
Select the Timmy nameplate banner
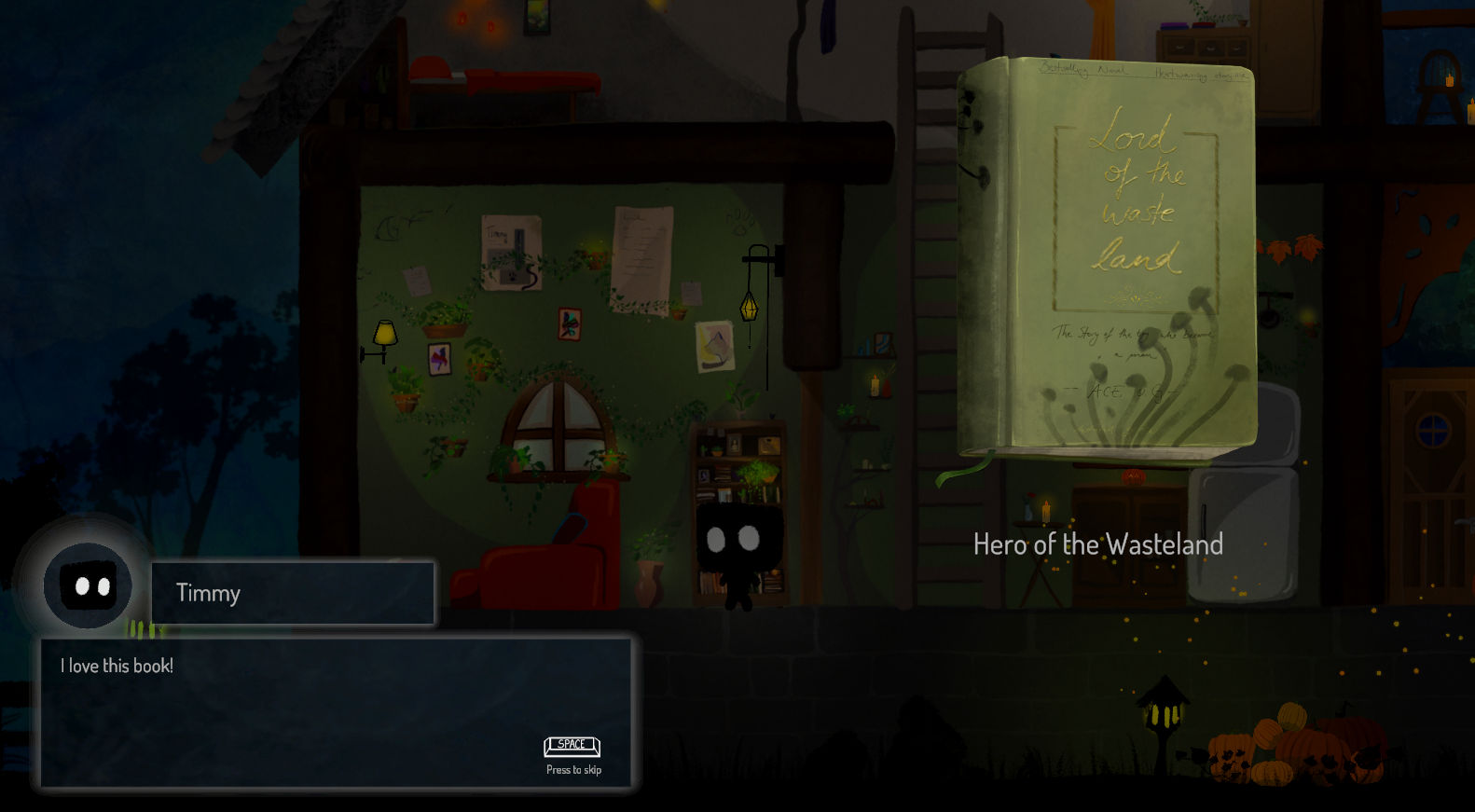click(x=292, y=593)
